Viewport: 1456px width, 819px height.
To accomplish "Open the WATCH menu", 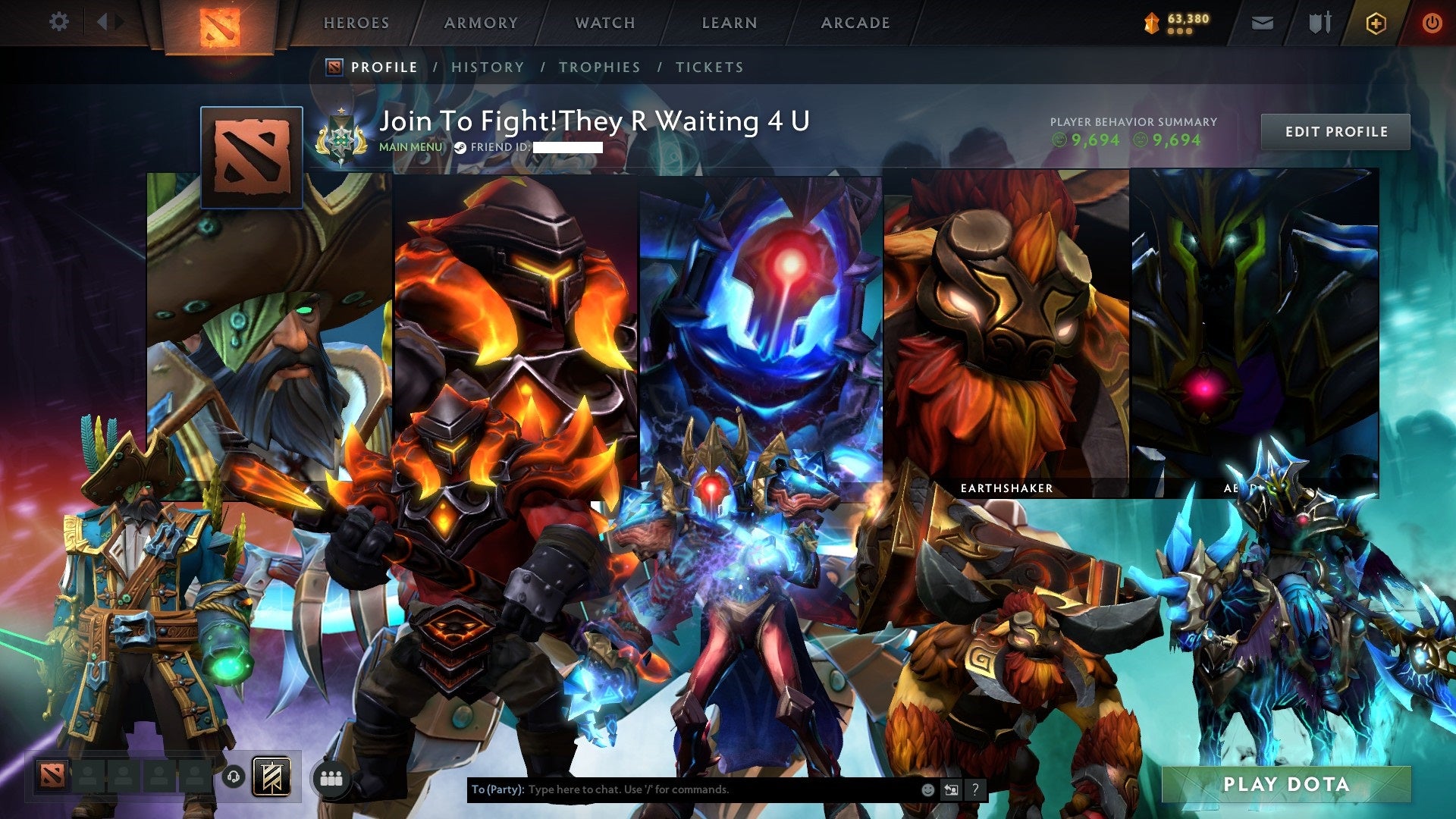I will (606, 23).
